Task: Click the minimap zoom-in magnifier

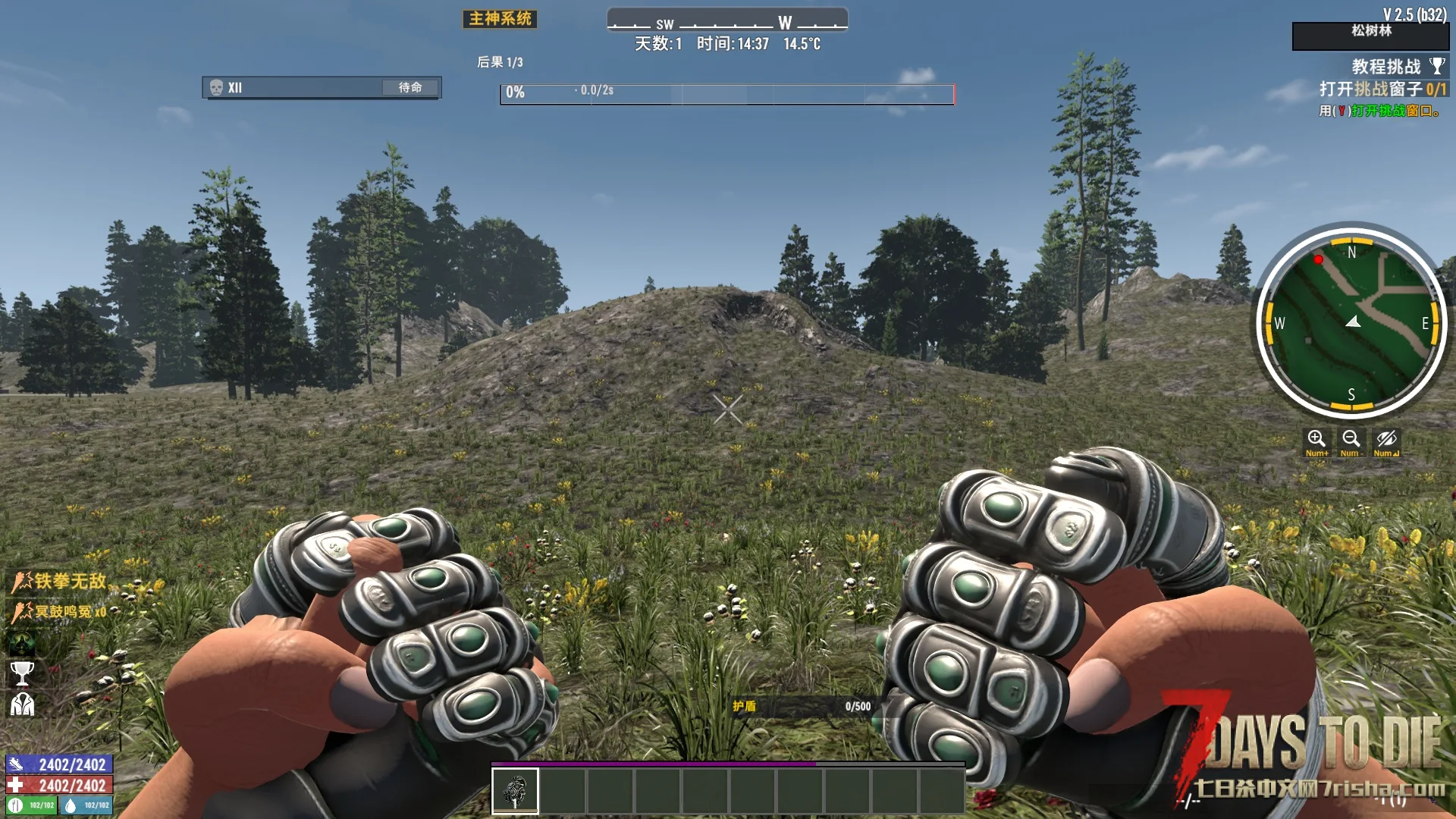Action: click(1316, 440)
